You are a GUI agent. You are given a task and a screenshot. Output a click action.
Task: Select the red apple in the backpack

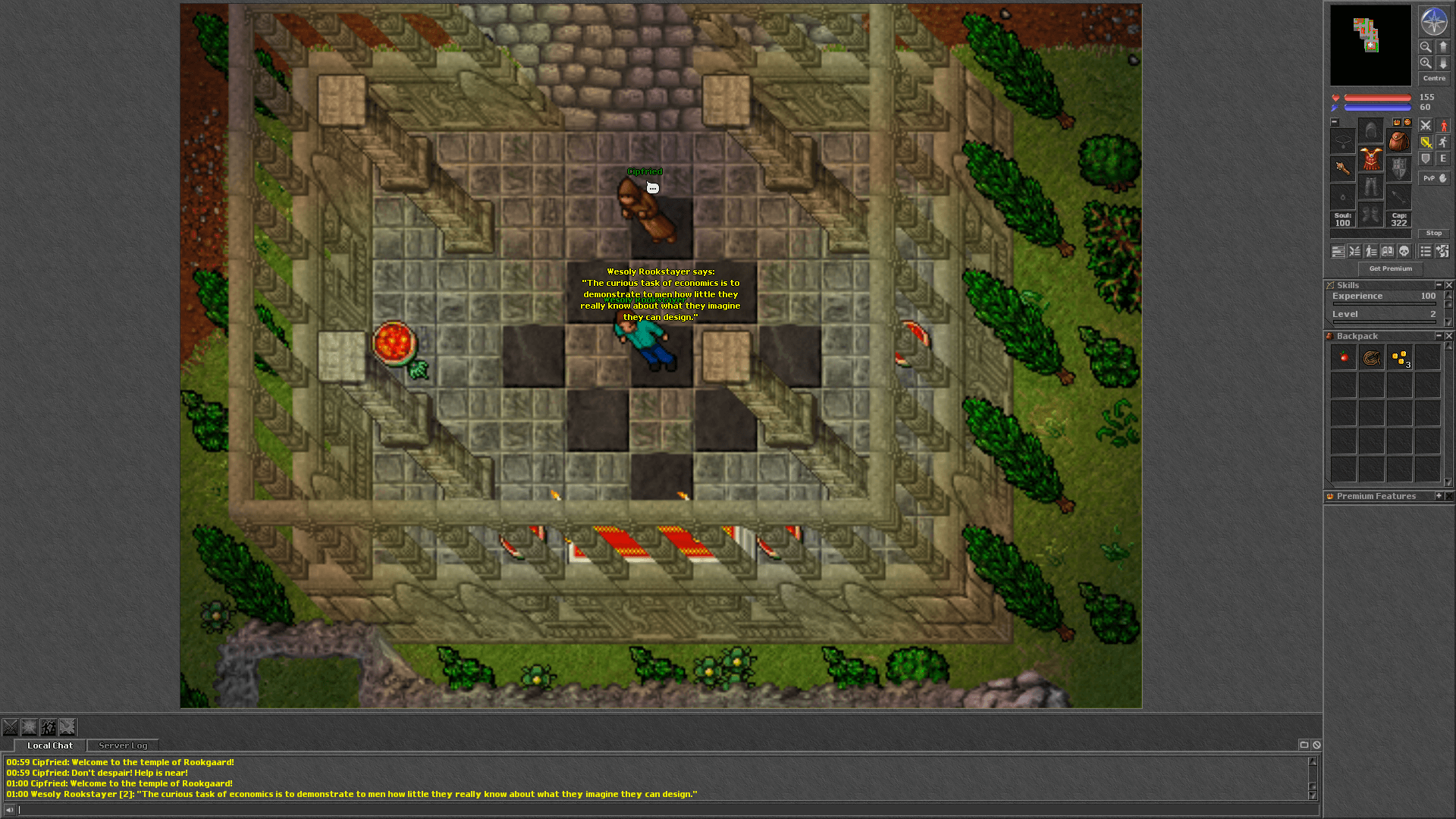pyautogui.click(x=1344, y=357)
